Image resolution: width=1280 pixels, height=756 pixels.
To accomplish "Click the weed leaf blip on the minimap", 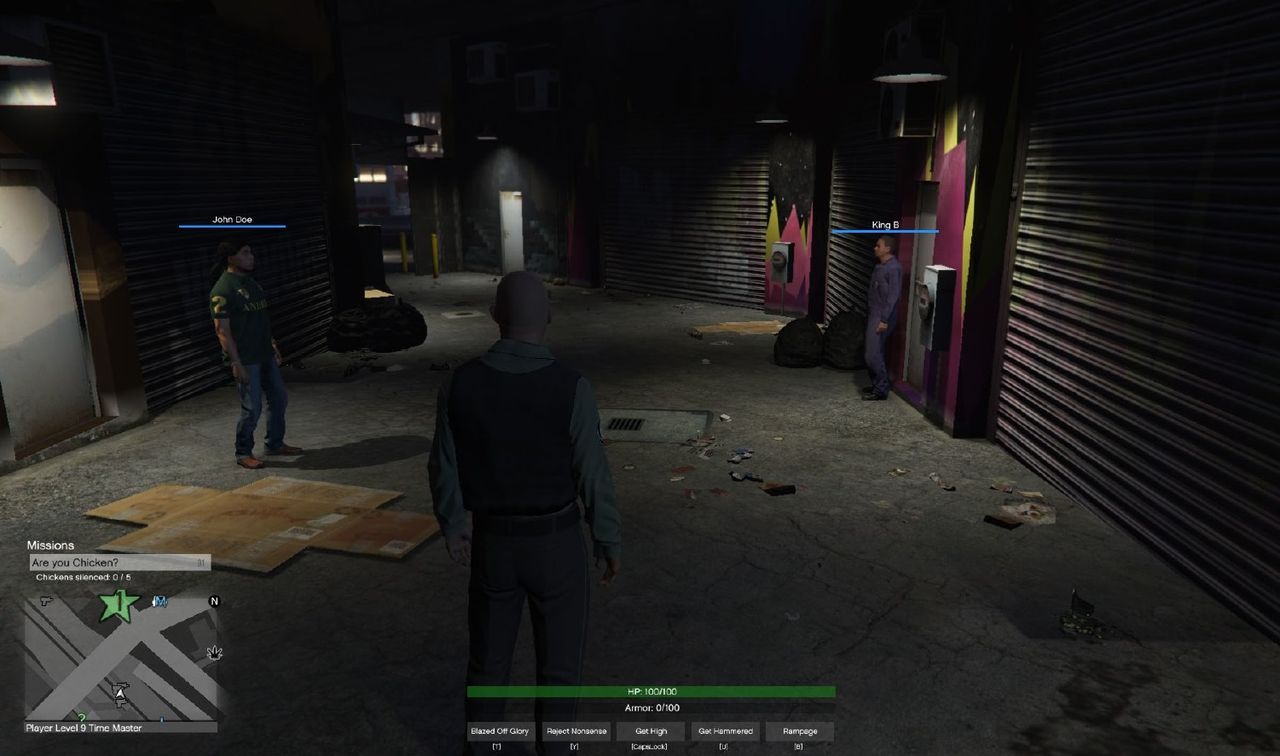I will click(214, 653).
